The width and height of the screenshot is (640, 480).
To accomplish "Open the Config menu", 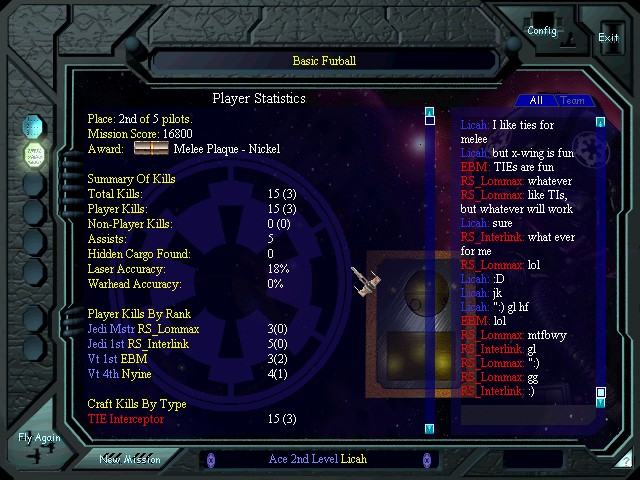I will point(542,30).
